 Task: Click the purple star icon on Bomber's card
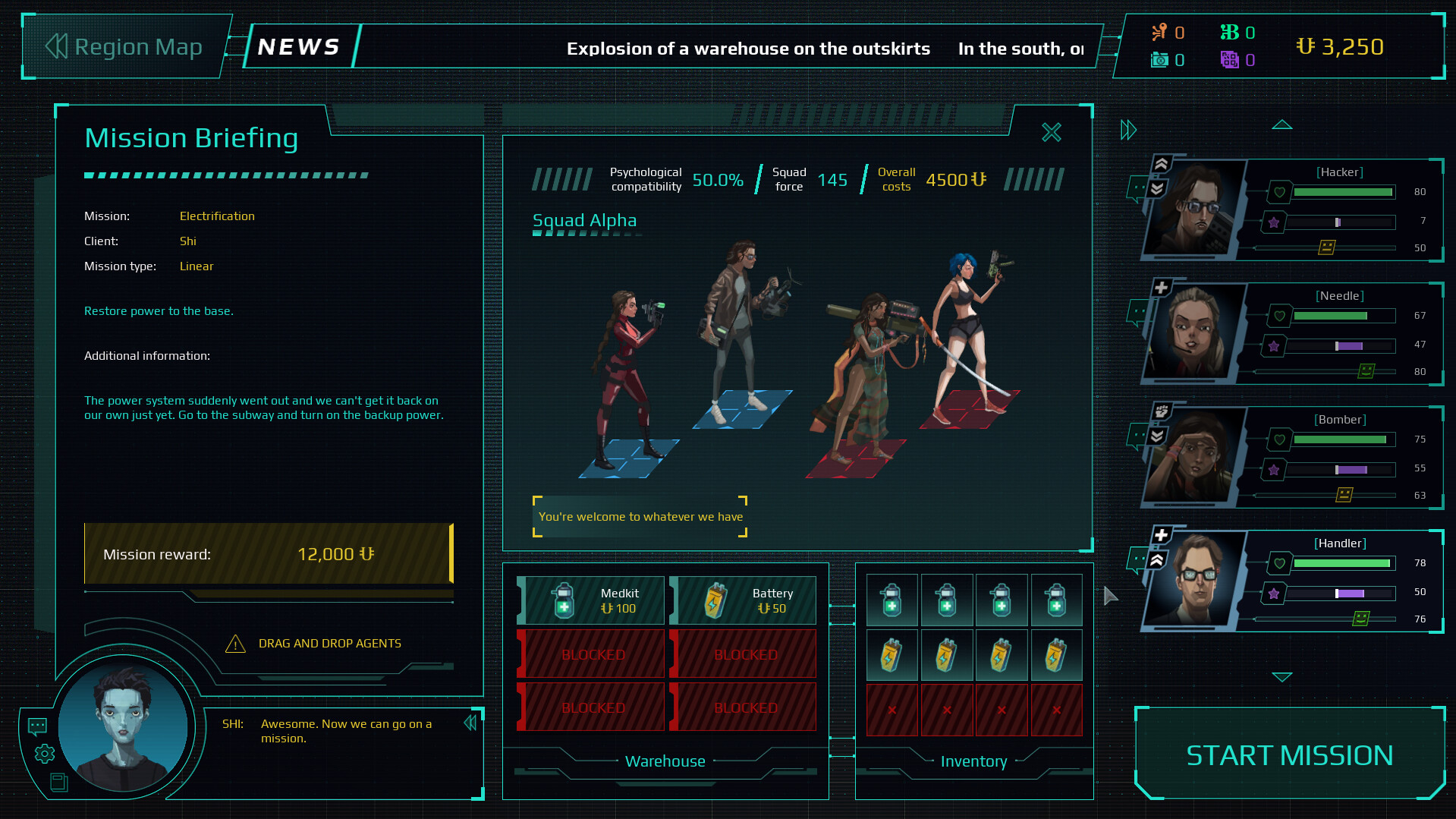point(1274,470)
